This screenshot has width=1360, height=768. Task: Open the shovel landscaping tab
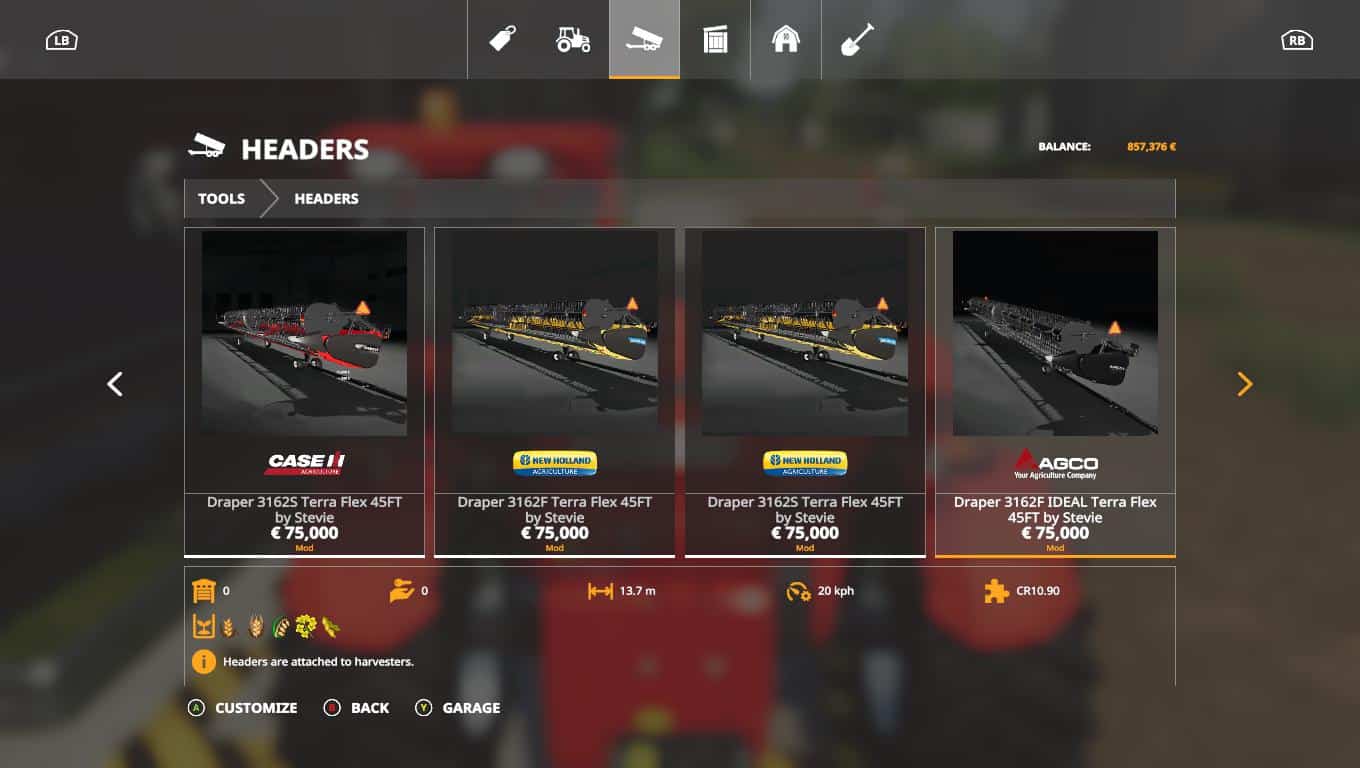click(857, 40)
